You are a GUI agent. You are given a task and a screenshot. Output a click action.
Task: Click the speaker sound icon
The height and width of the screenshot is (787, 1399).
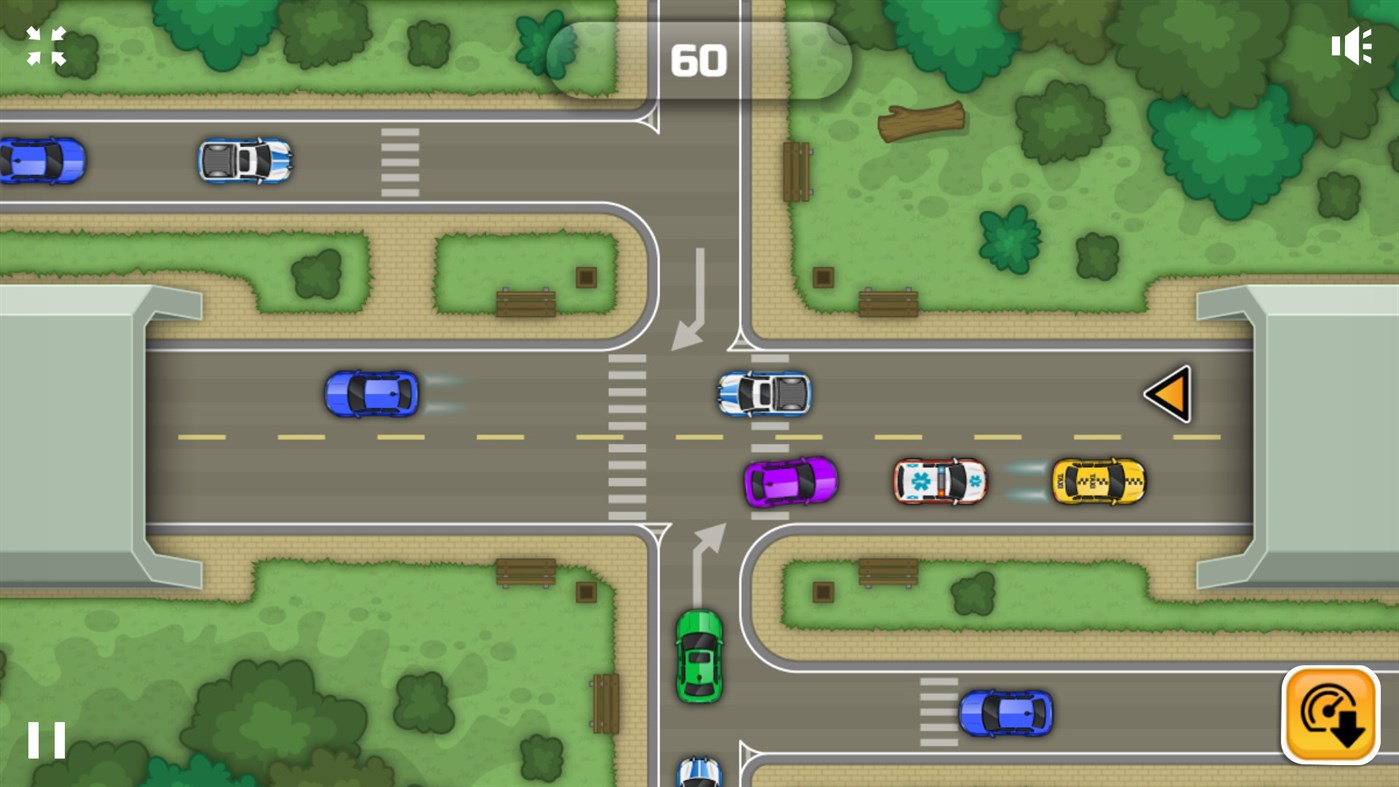click(x=1352, y=45)
